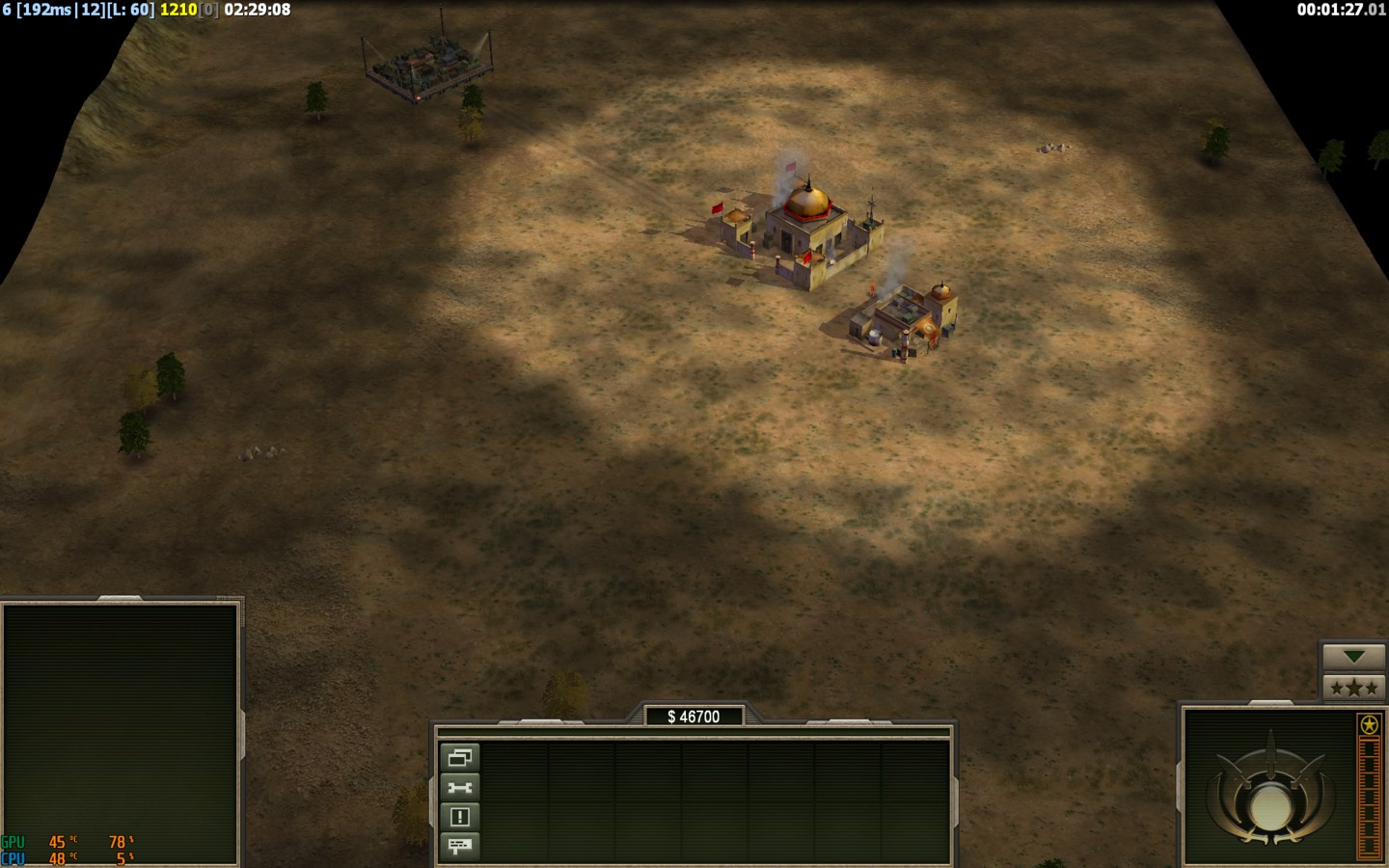Viewport: 1389px width, 868px height.
Task: Open the signboard chat button
Action: click(459, 847)
